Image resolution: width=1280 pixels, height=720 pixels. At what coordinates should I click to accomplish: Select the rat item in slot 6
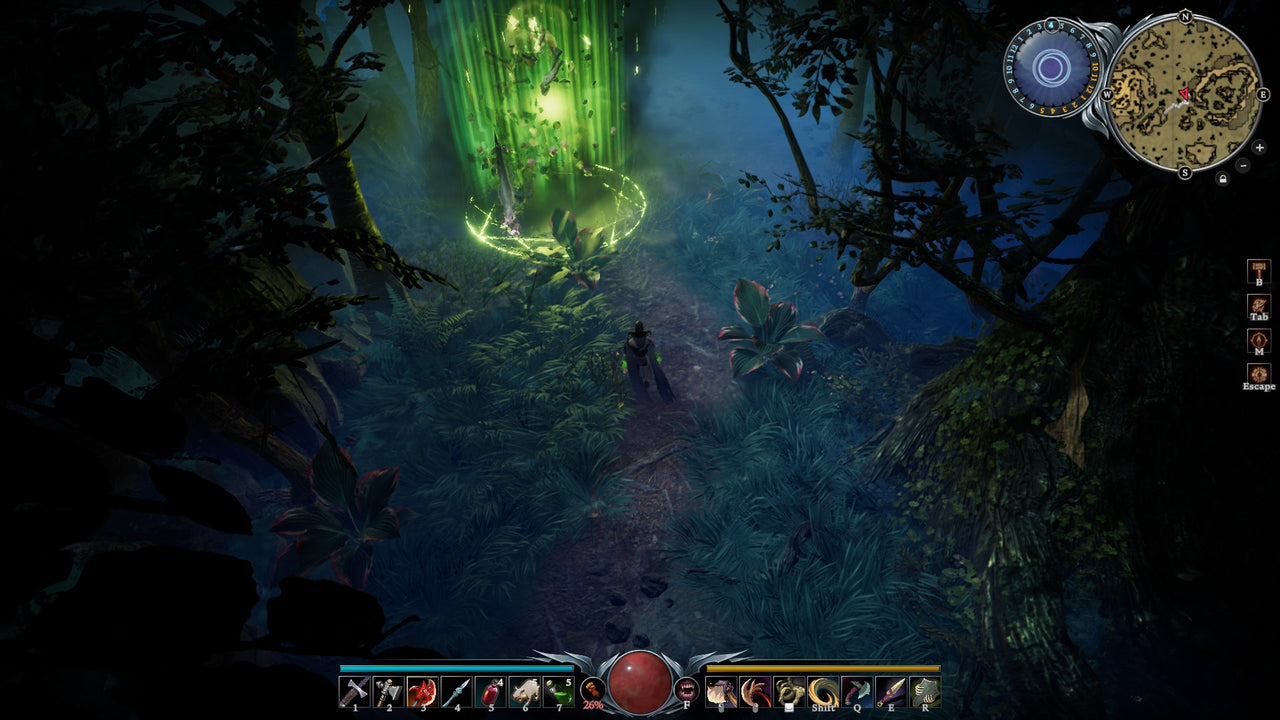[x=525, y=690]
